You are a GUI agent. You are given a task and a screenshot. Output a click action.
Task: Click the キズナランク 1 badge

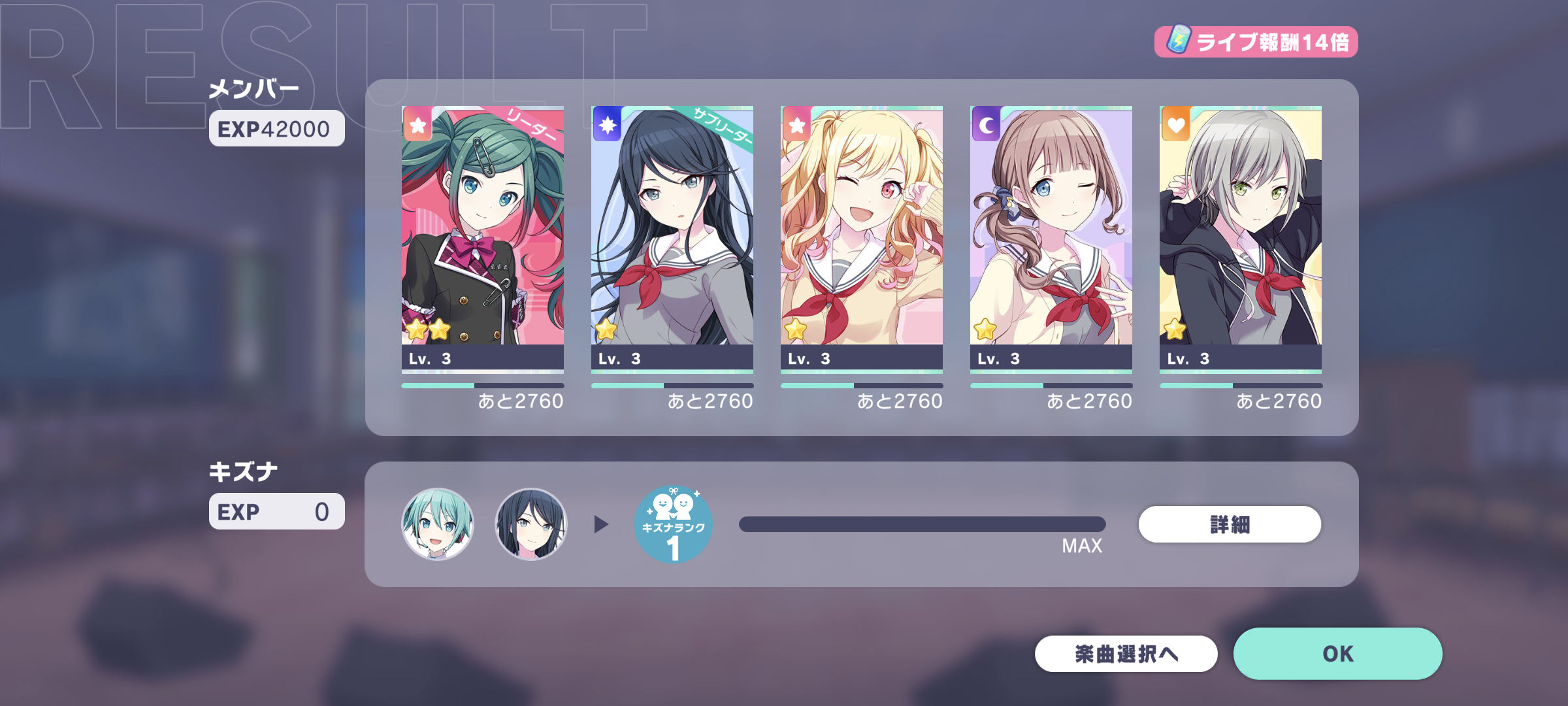pos(673,524)
